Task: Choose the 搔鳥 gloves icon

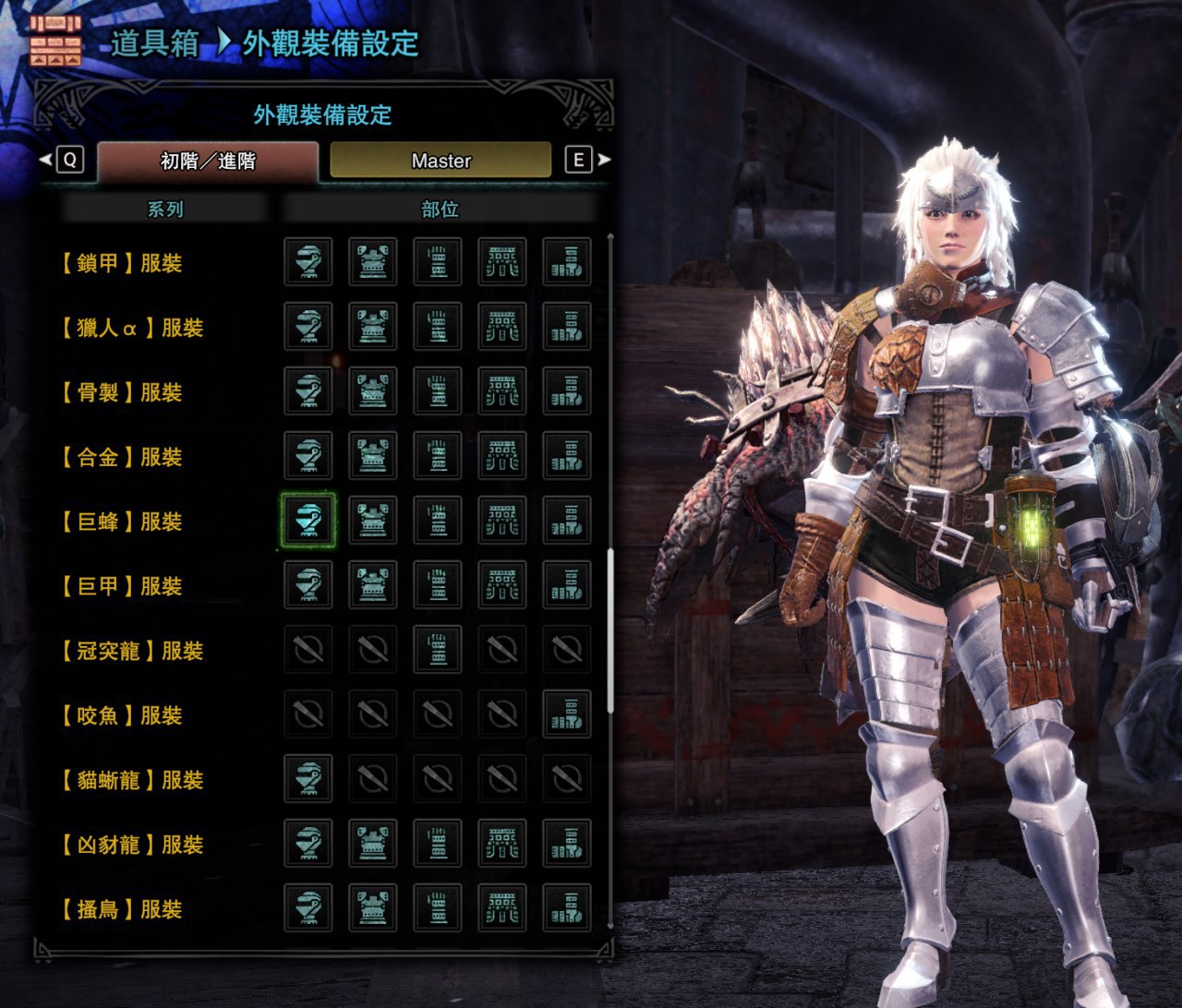Action: (438, 908)
